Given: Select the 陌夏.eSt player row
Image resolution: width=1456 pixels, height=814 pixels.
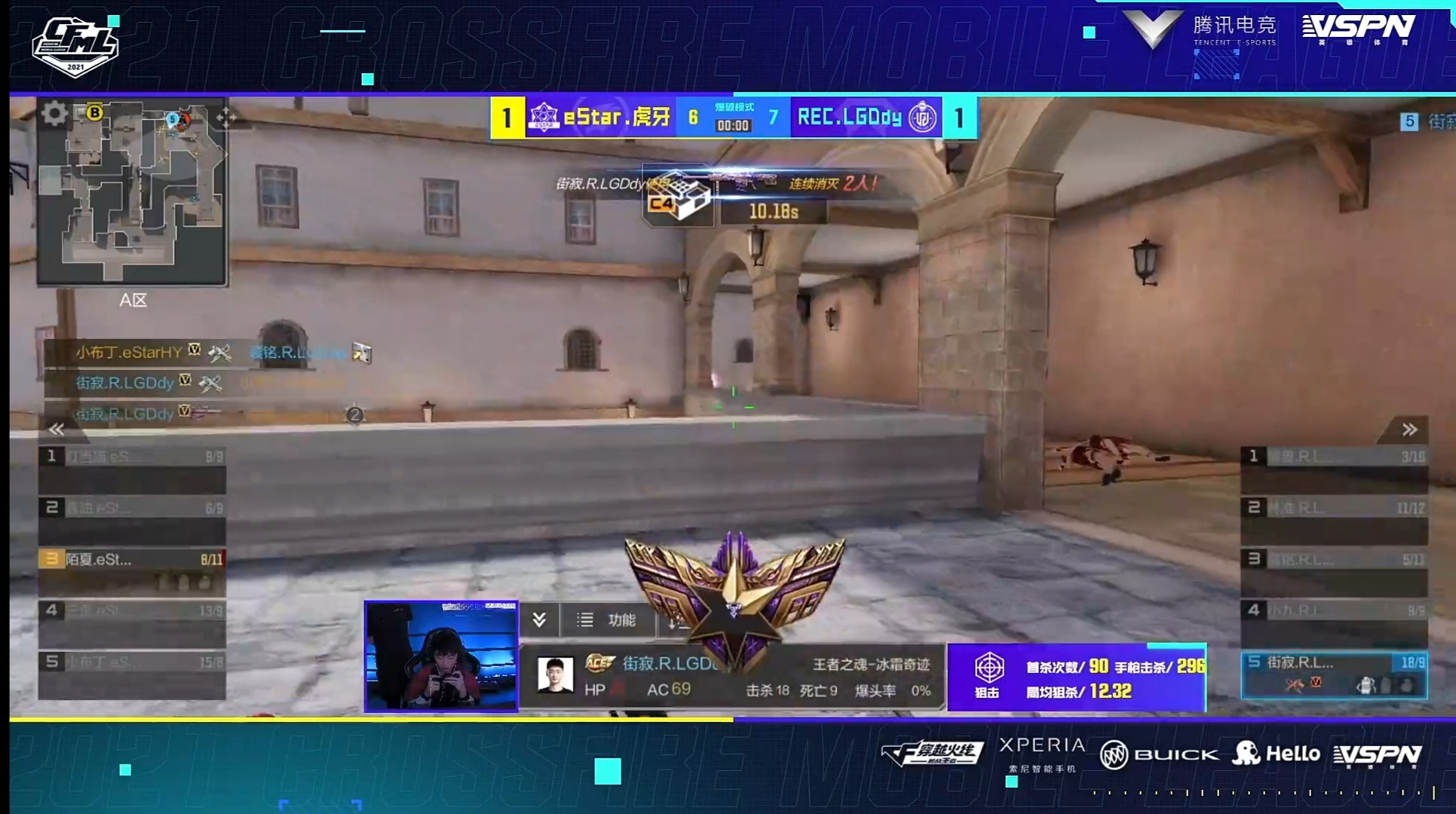Looking at the screenshot, I should click(x=132, y=569).
